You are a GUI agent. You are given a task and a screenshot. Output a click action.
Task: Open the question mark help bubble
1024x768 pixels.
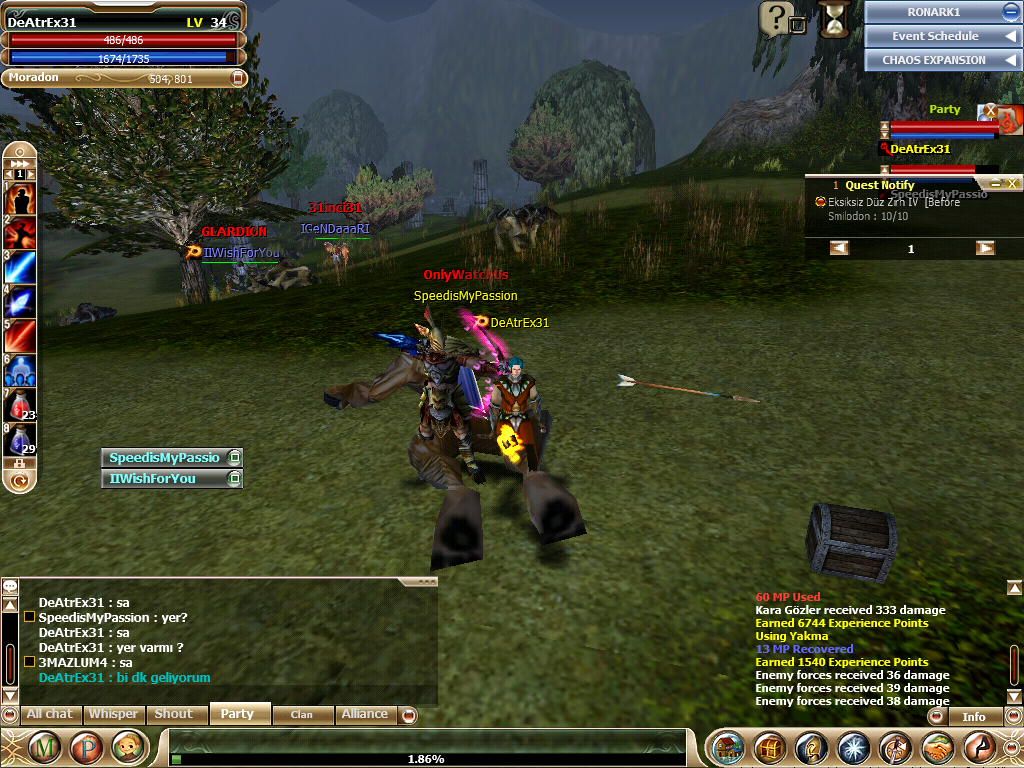(x=776, y=17)
